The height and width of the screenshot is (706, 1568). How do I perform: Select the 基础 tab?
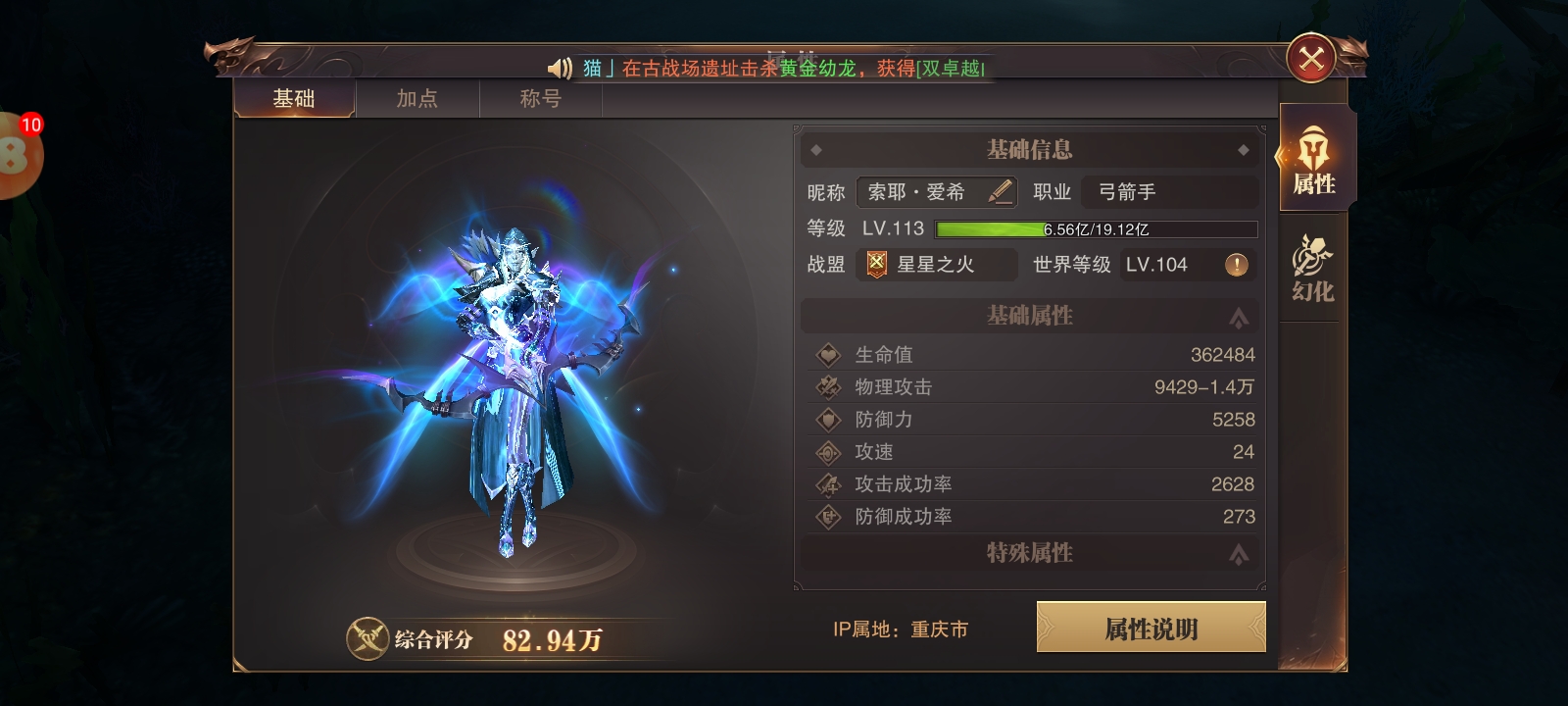click(x=294, y=99)
